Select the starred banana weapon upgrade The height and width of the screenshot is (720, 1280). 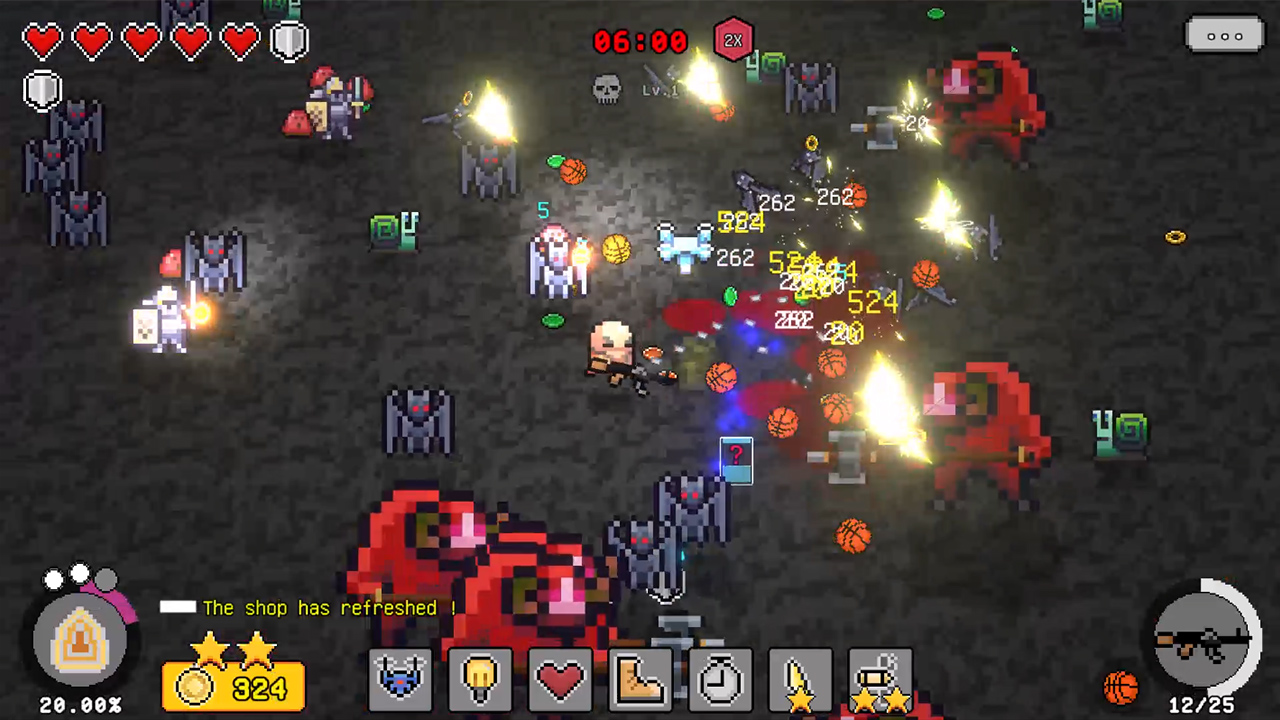pyautogui.click(x=800, y=680)
